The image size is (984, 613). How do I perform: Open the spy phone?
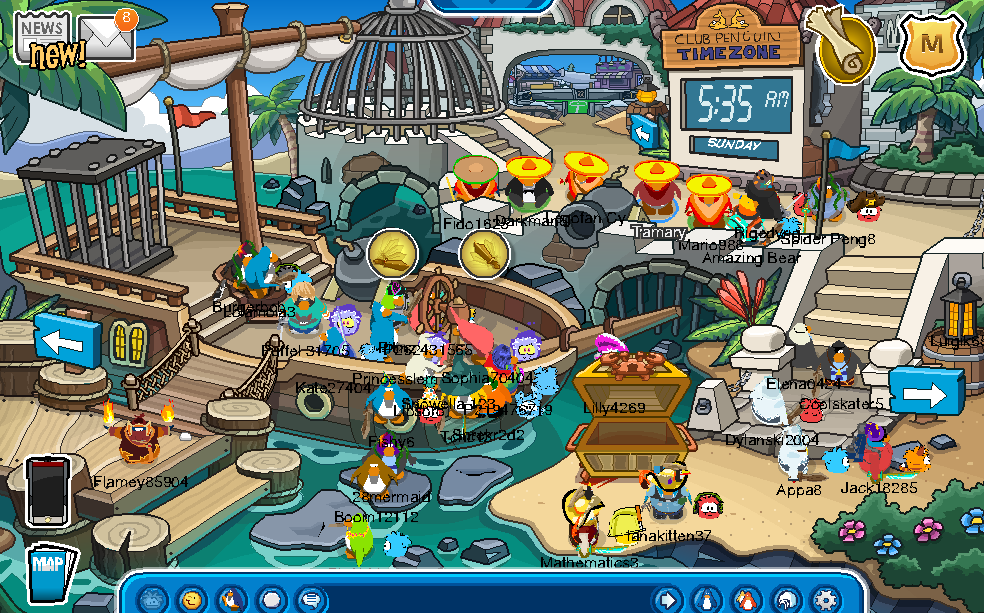(x=48, y=490)
